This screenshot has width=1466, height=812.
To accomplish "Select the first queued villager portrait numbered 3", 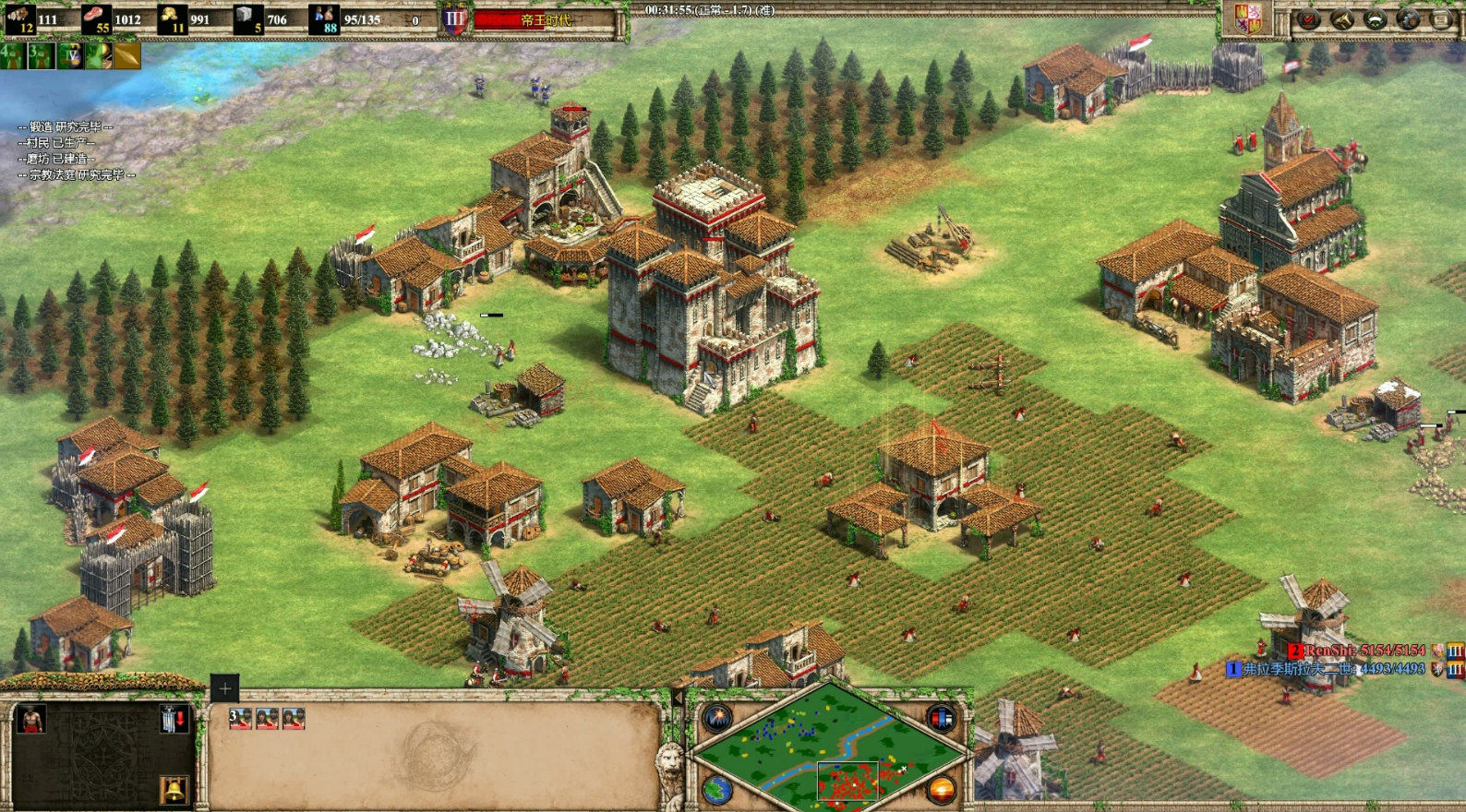I will [x=240, y=719].
